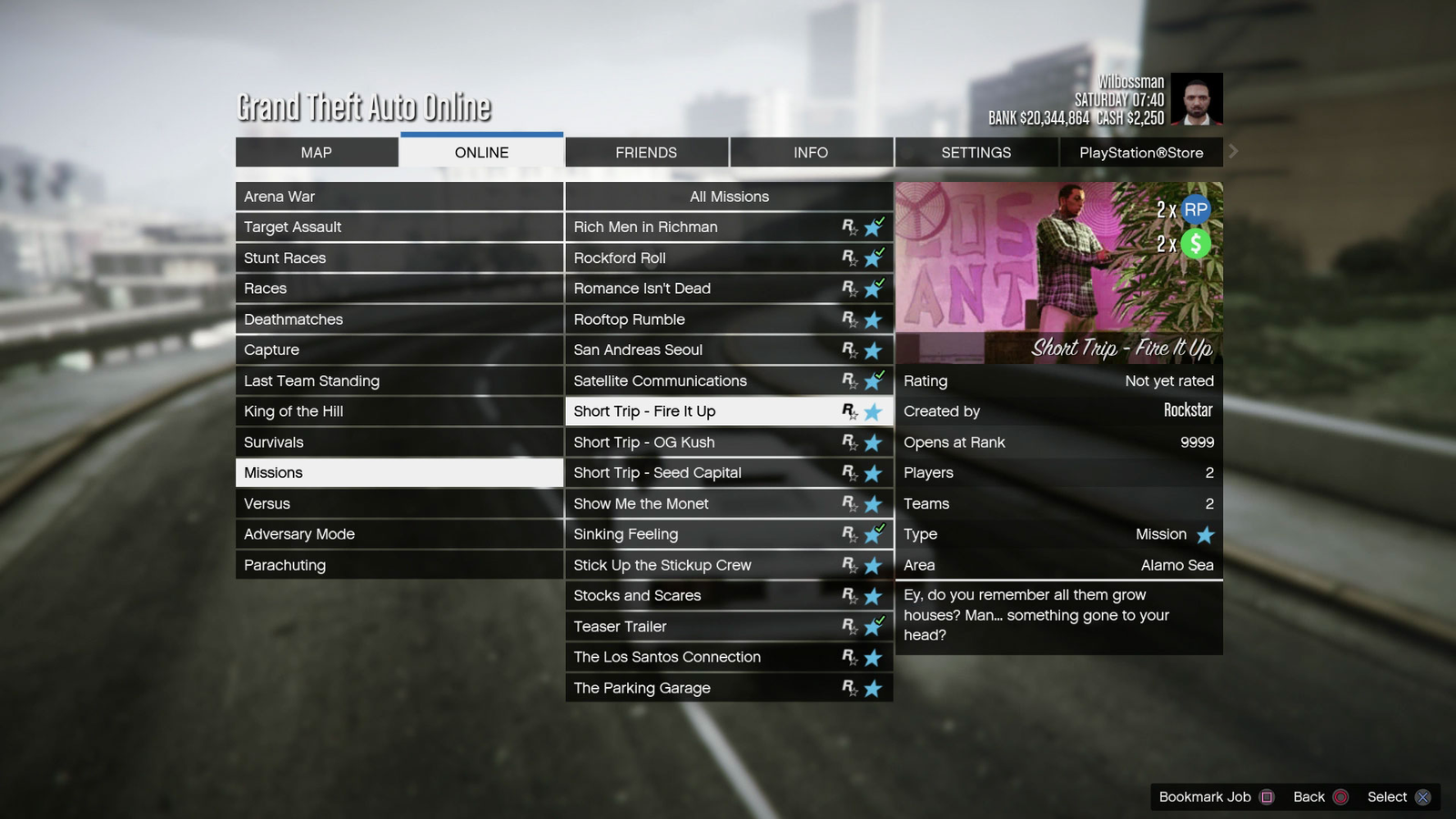
Task: Toggle the completion checkmark on Sinking Feeling
Action: 879,529
